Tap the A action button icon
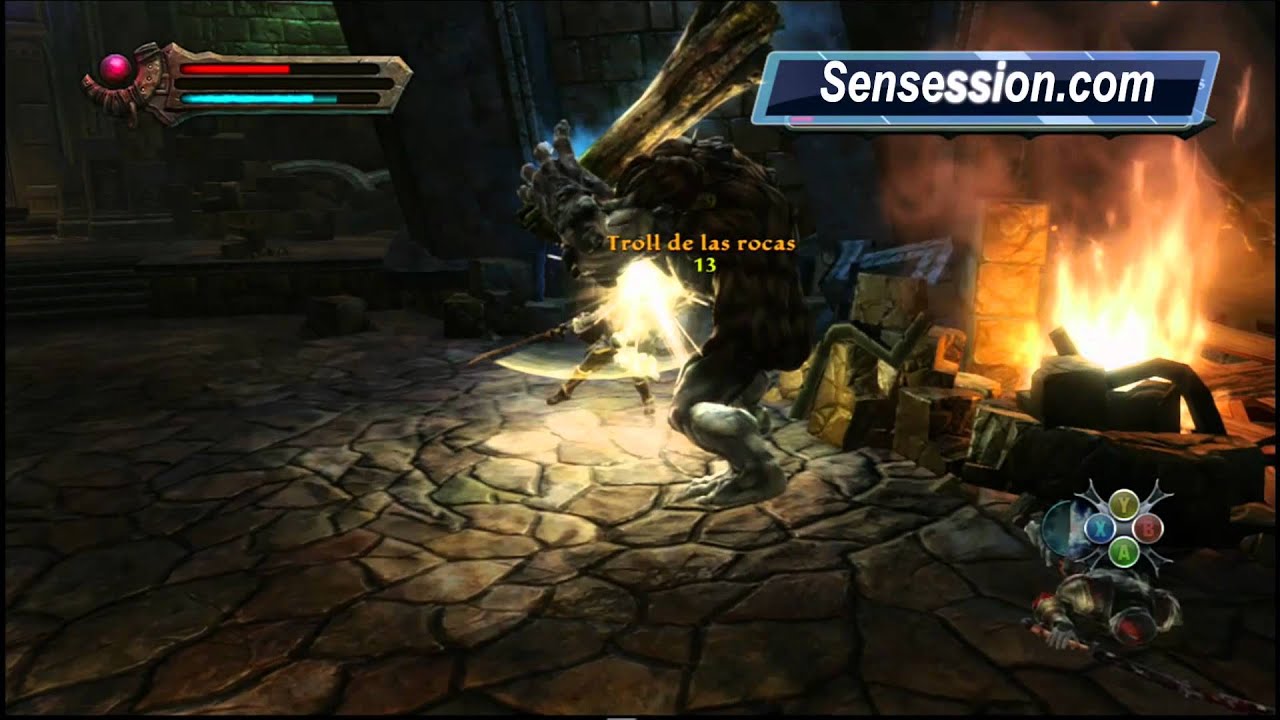 pos(1124,551)
